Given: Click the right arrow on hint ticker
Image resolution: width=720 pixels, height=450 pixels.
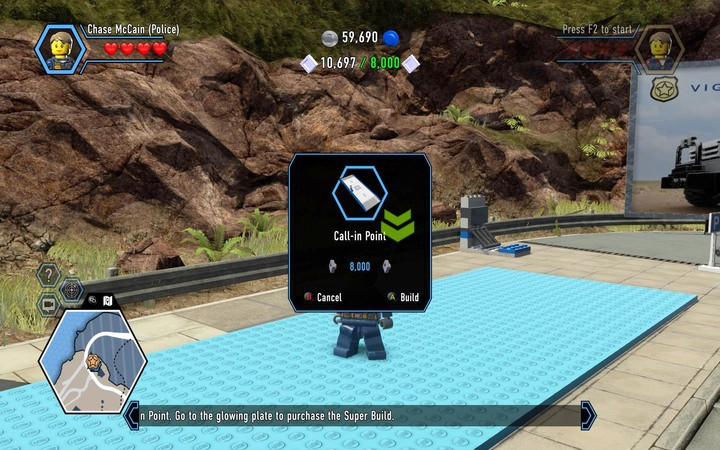Looking at the screenshot, I should (x=588, y=415).
